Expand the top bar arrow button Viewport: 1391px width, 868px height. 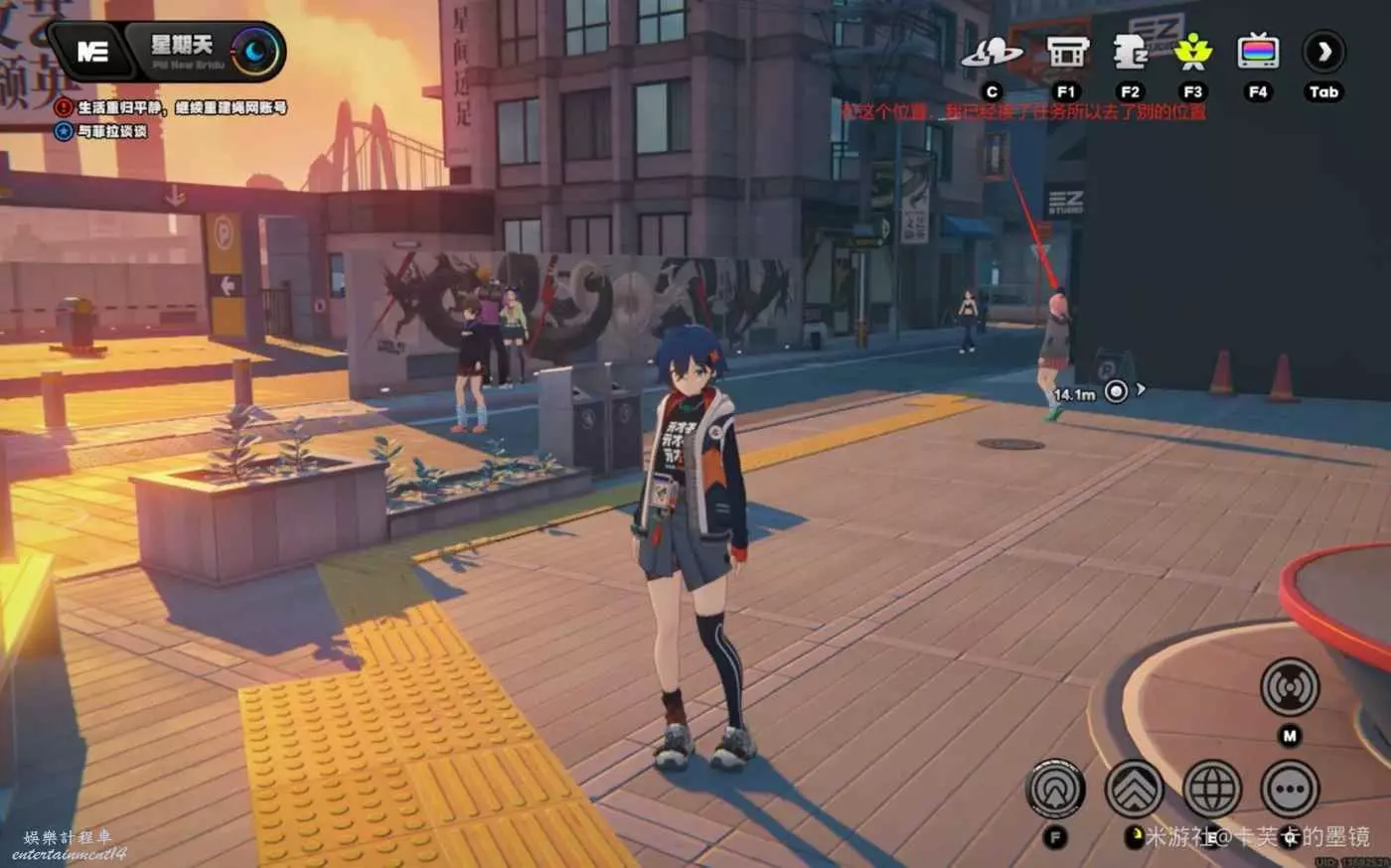pyautogui.click(x=1323, y=52)
